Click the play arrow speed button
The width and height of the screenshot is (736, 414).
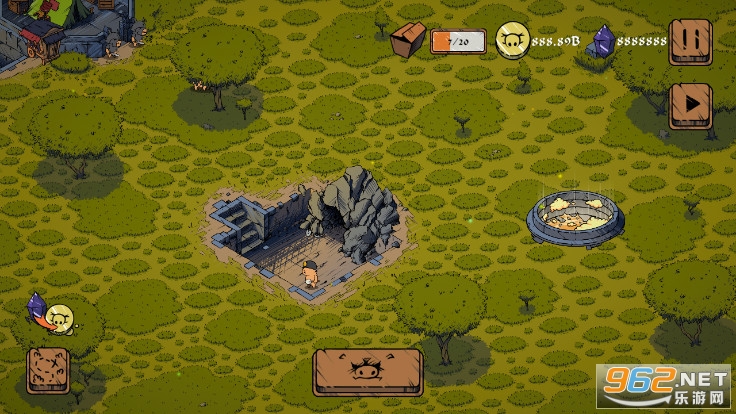[689, 102]
